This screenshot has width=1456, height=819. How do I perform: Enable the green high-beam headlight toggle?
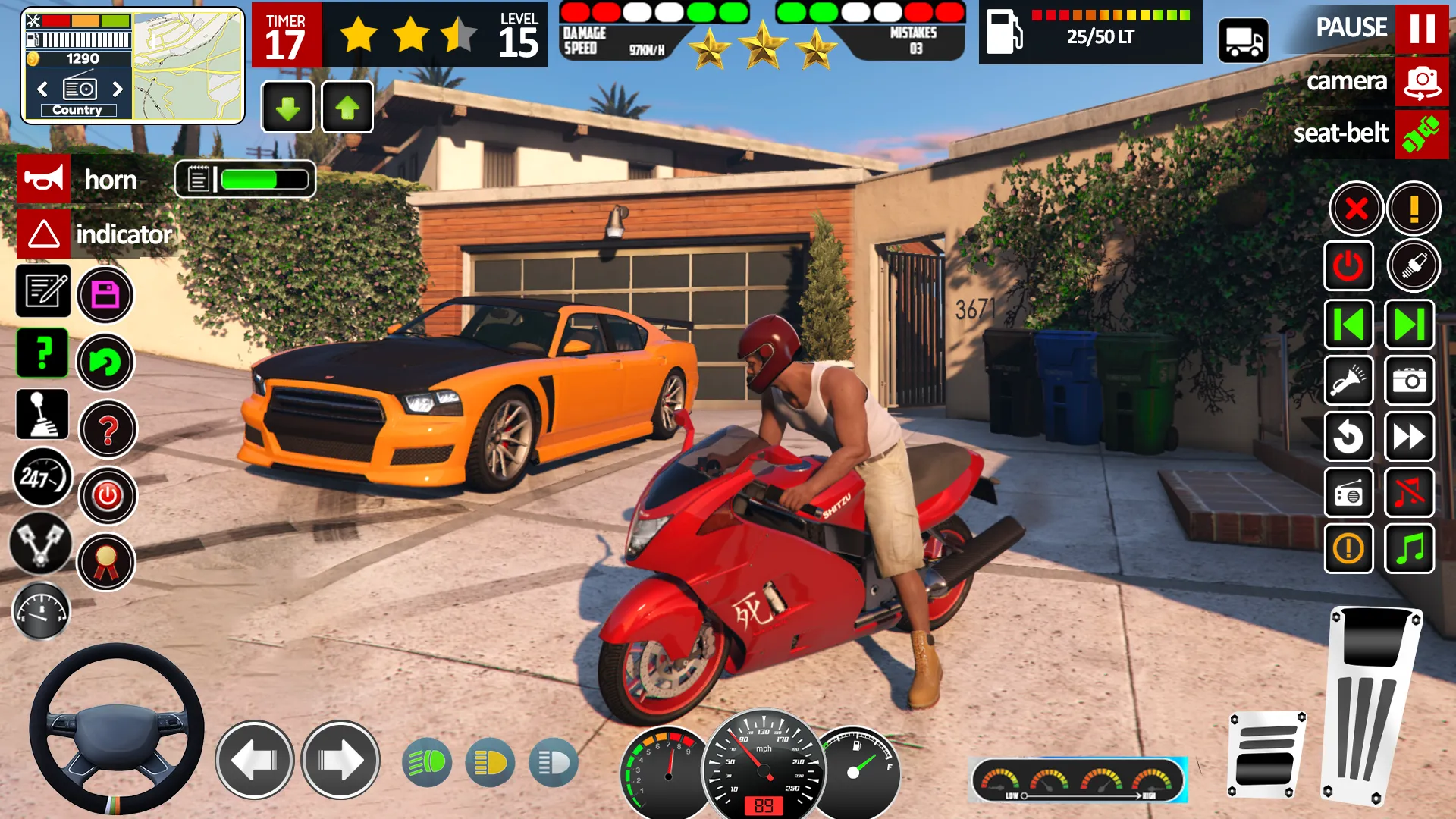point(427,762)
